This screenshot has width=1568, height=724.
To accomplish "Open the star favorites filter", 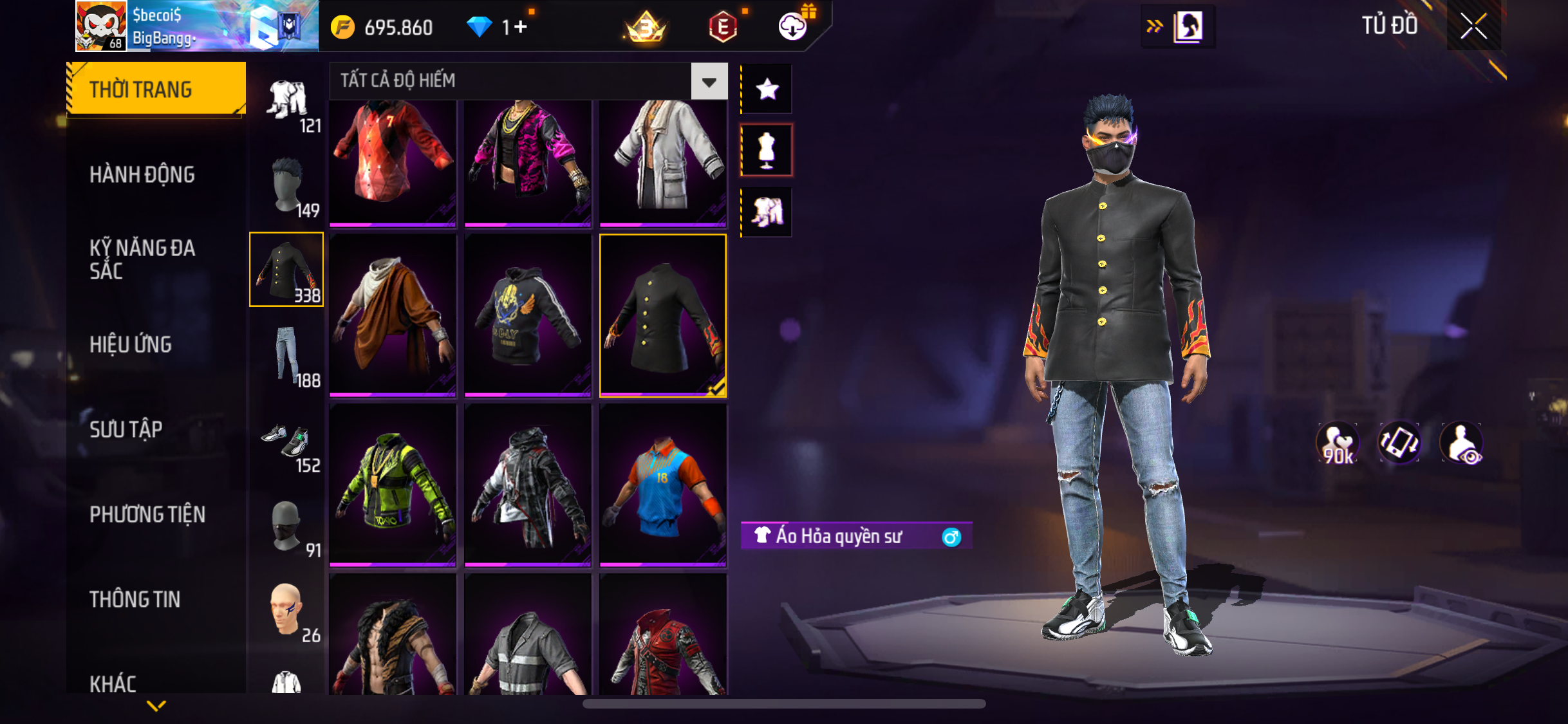I will tap(767, 89).
